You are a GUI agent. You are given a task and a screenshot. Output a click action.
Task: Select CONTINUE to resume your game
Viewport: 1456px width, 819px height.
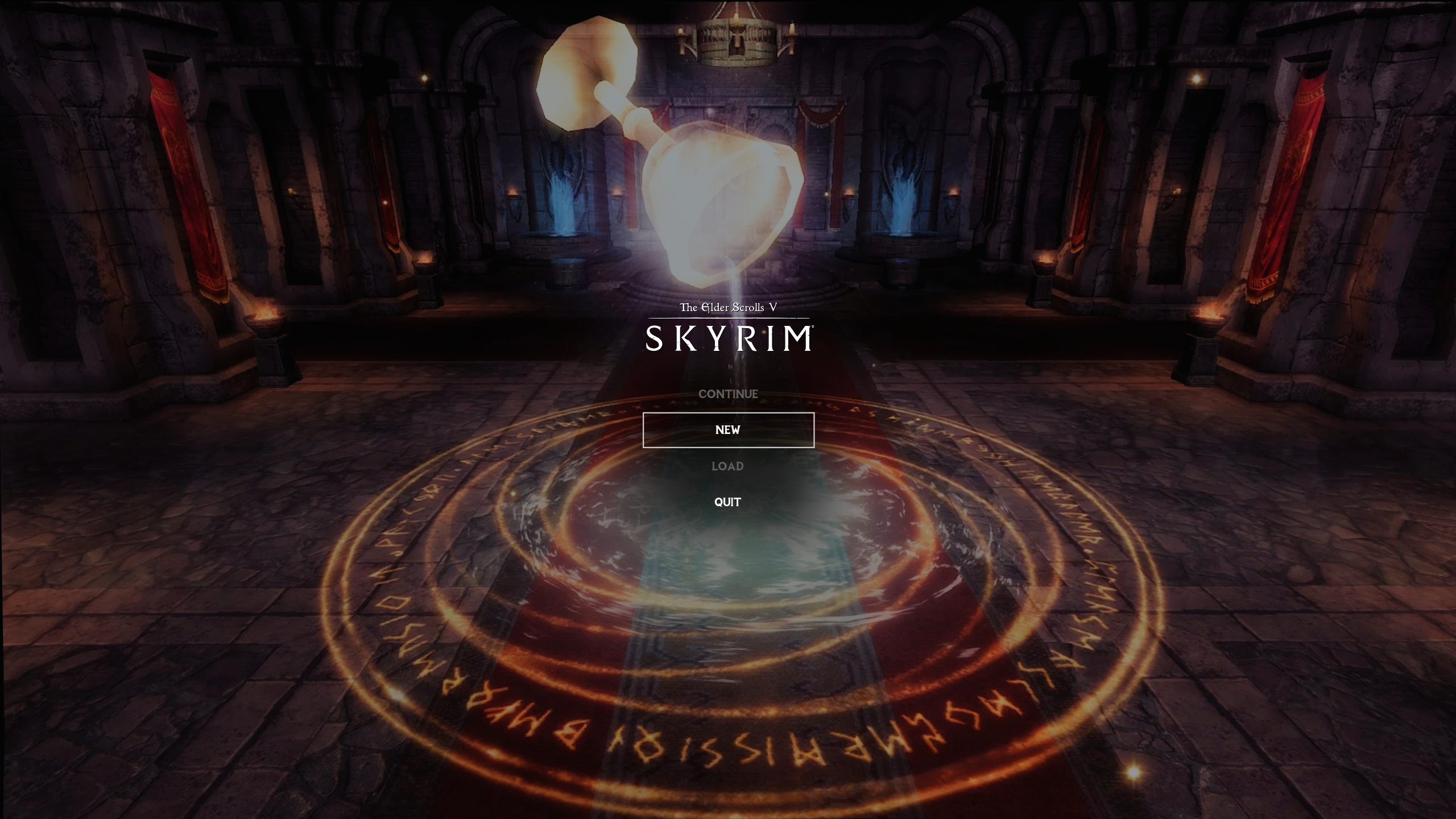(728, 393)
